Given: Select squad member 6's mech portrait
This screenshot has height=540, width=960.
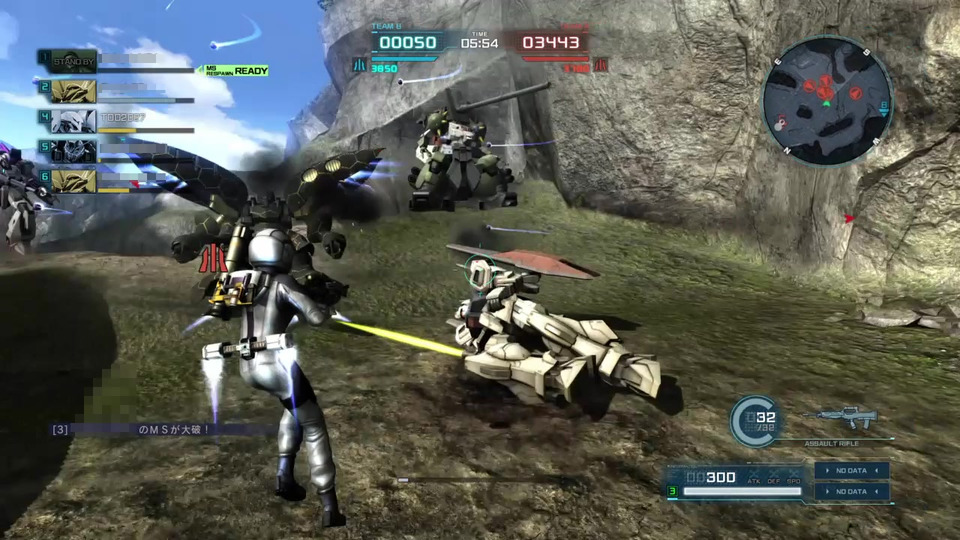Looking at the screenshot, I should (73, 180).
